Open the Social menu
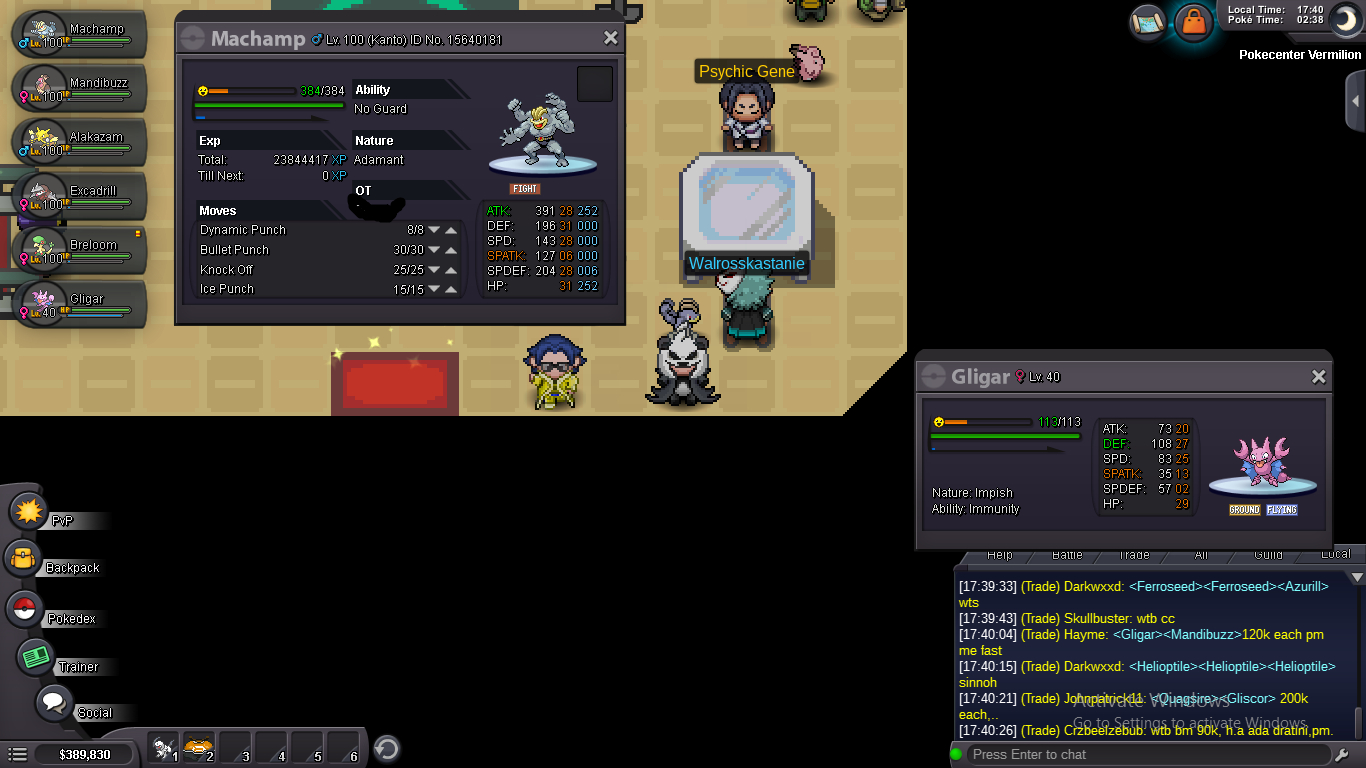1366x768 pixels. (53, 702)
